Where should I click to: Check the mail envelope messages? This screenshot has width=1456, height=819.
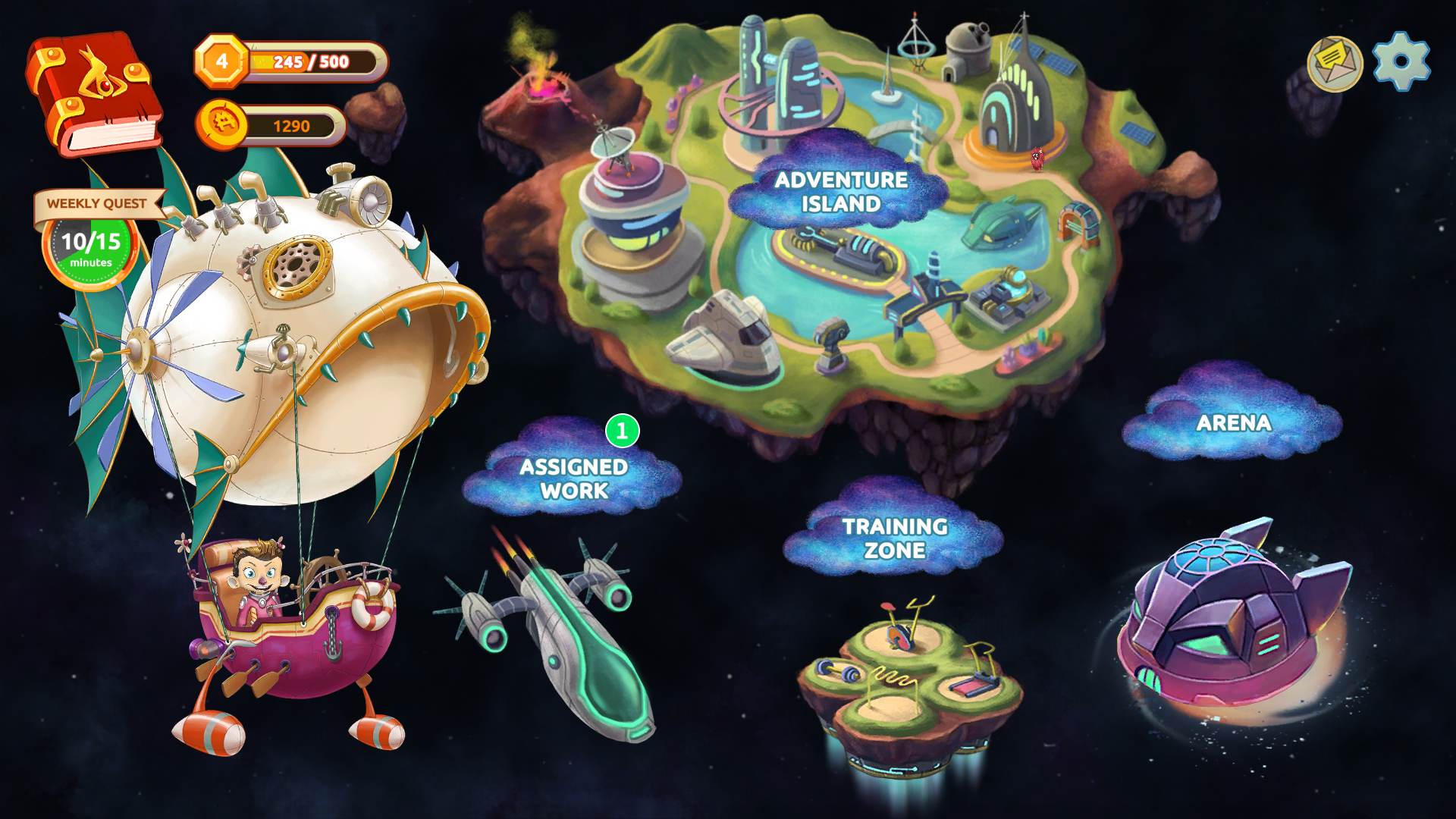tap(1335, 64)
